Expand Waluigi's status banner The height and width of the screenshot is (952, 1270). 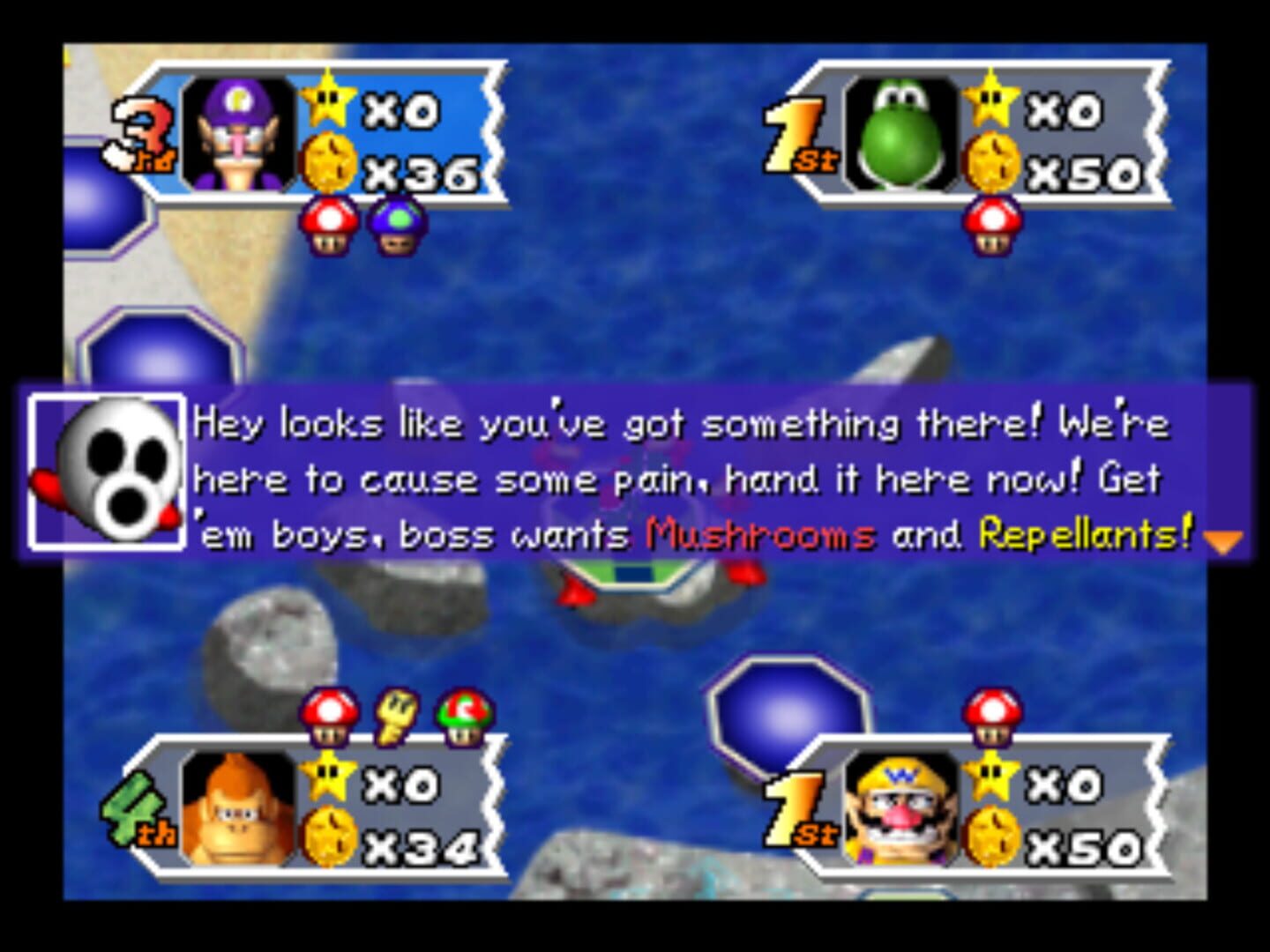click(x=317, y=132)
